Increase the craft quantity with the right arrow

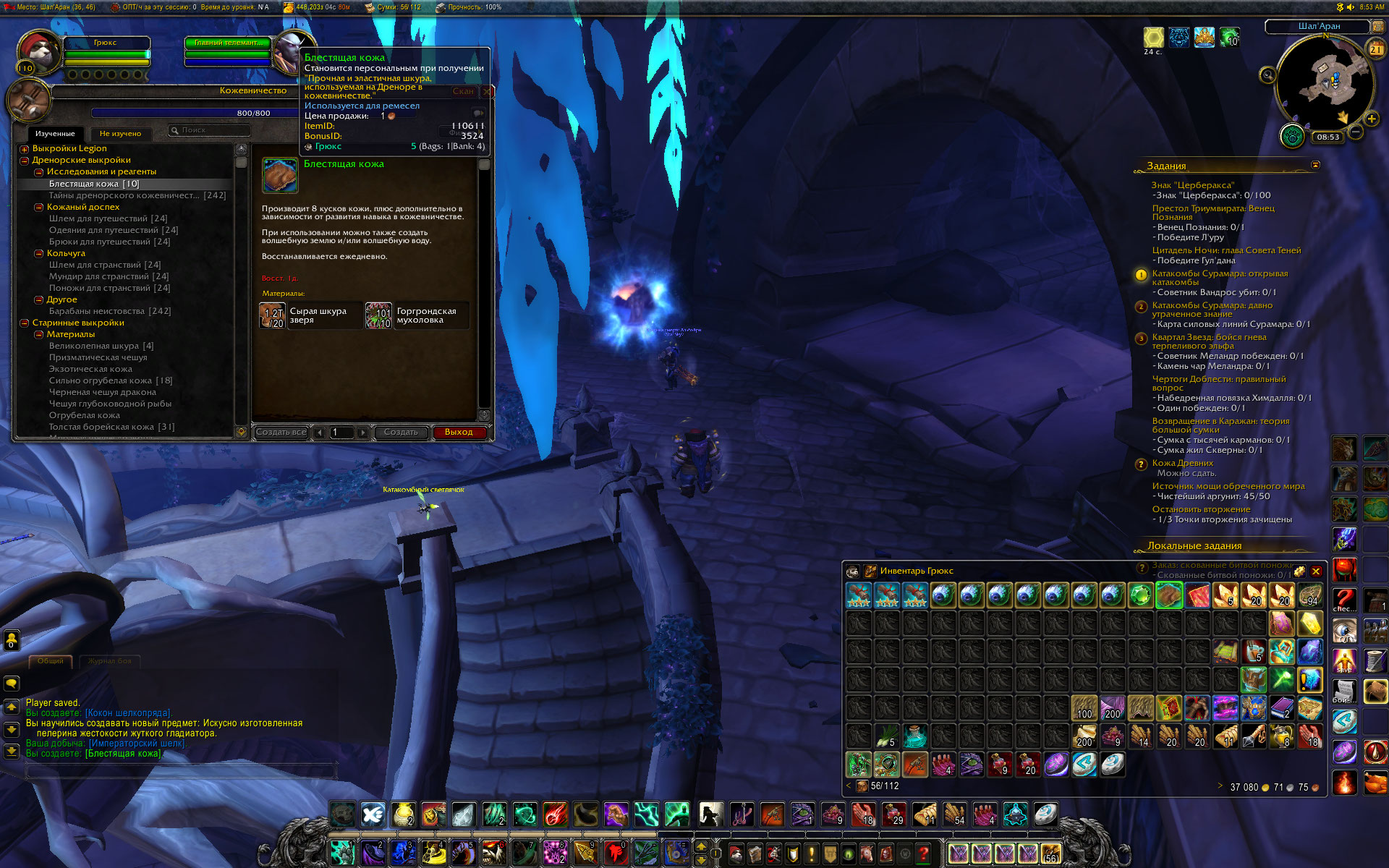(363, 433)
